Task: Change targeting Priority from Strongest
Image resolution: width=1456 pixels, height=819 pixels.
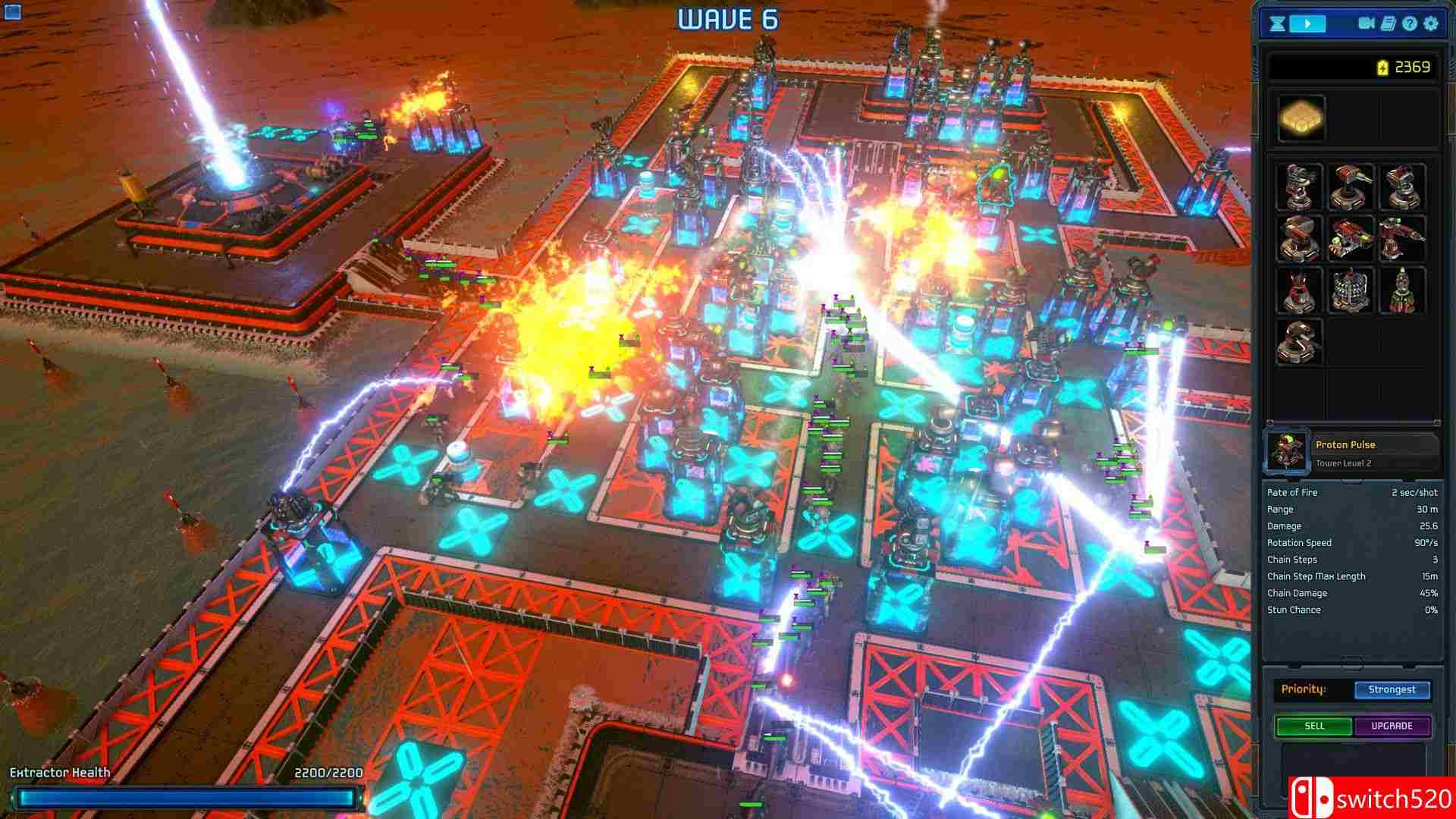Action: click(1392, 689)
